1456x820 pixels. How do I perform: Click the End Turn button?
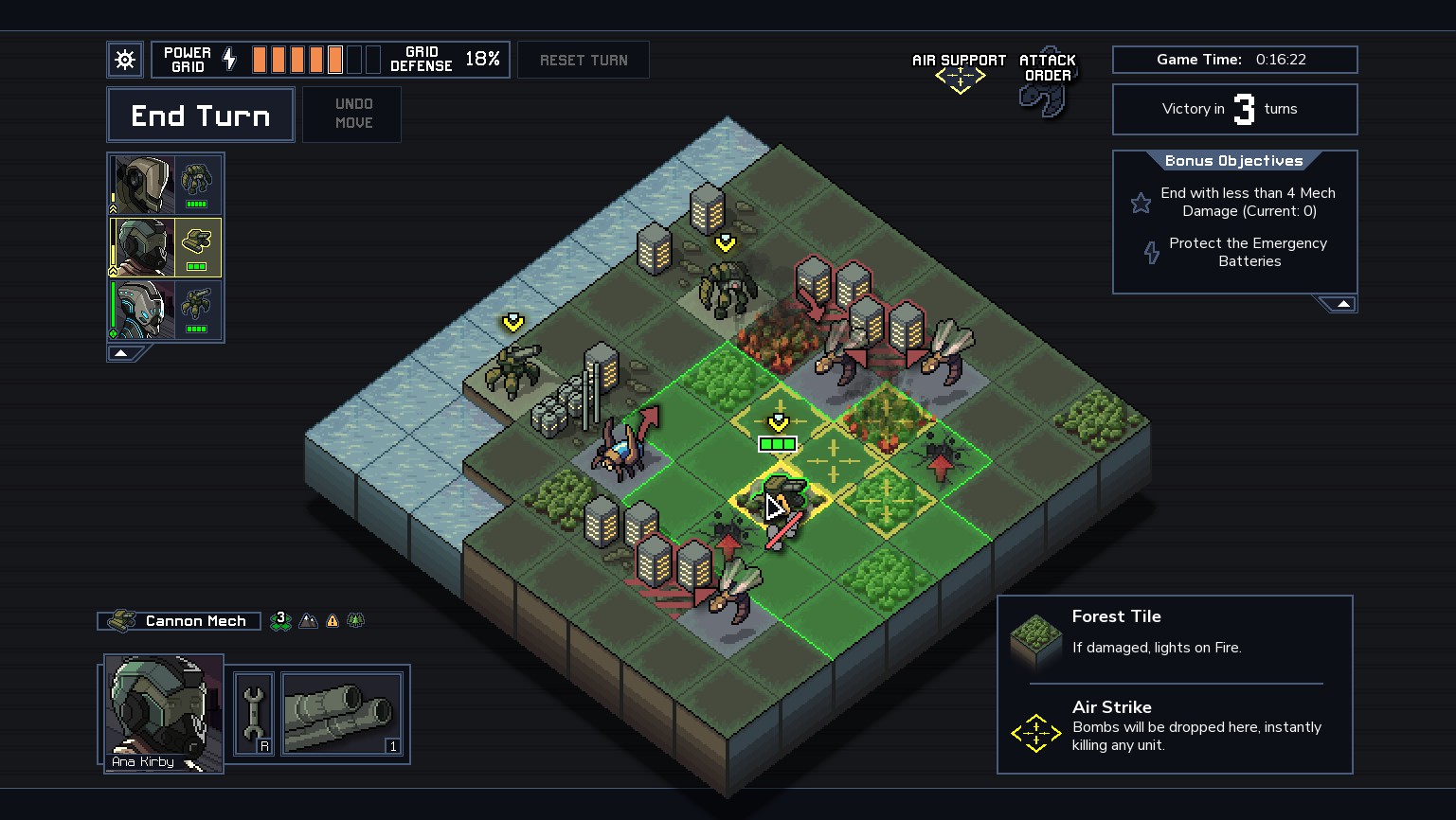[201, 116]
